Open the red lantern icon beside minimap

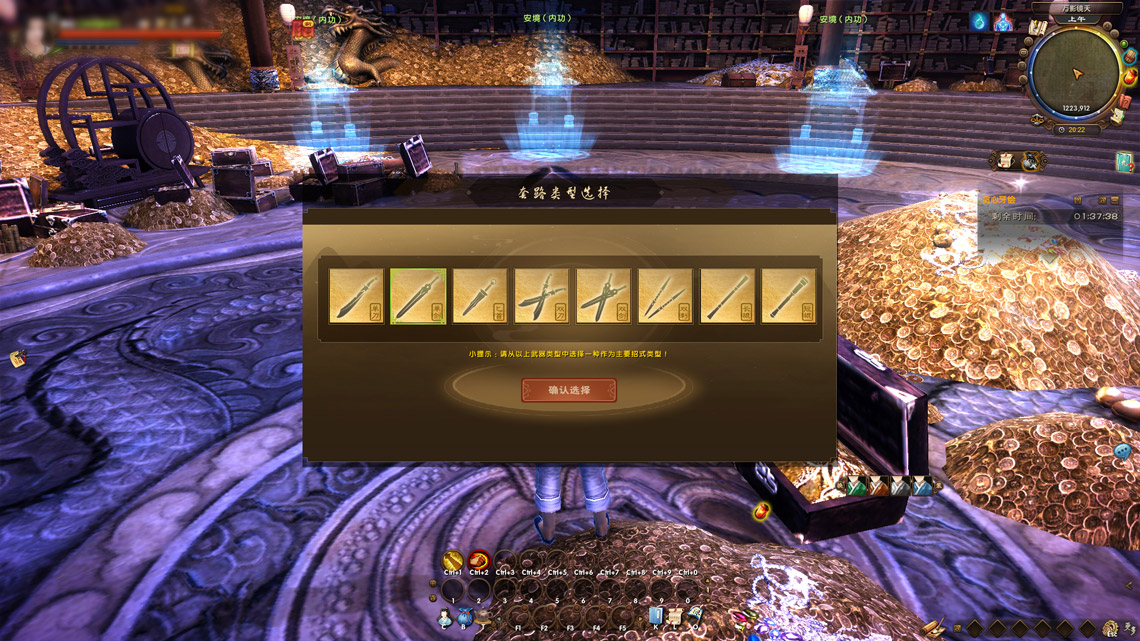coord(1130,77)
